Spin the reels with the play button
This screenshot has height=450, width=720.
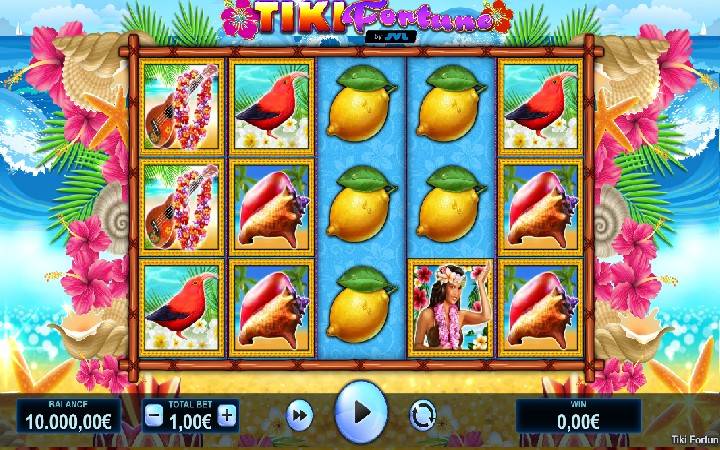[360, 411]
